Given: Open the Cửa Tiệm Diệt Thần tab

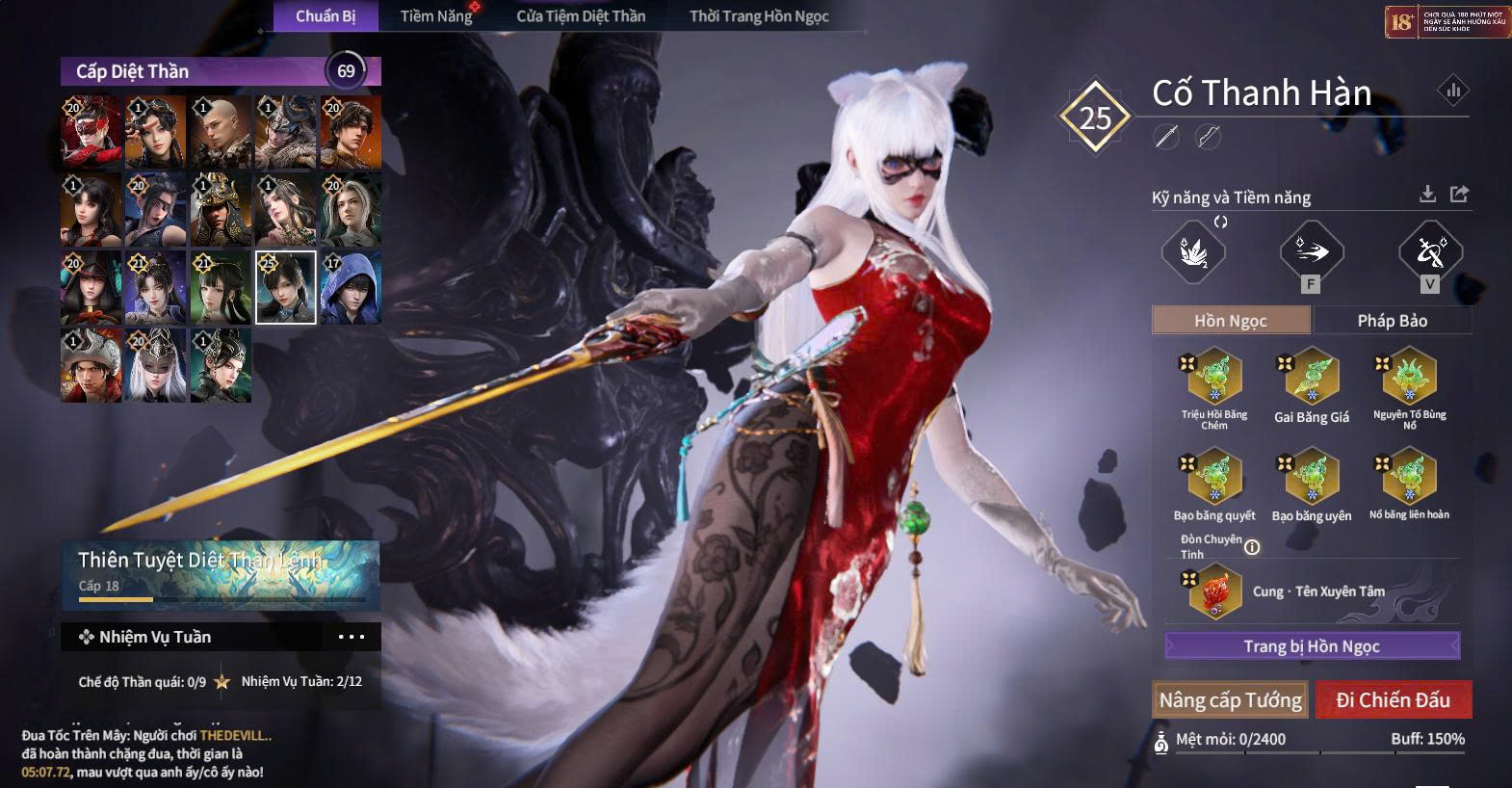Looking at the screenshot, I should point(581,15).
